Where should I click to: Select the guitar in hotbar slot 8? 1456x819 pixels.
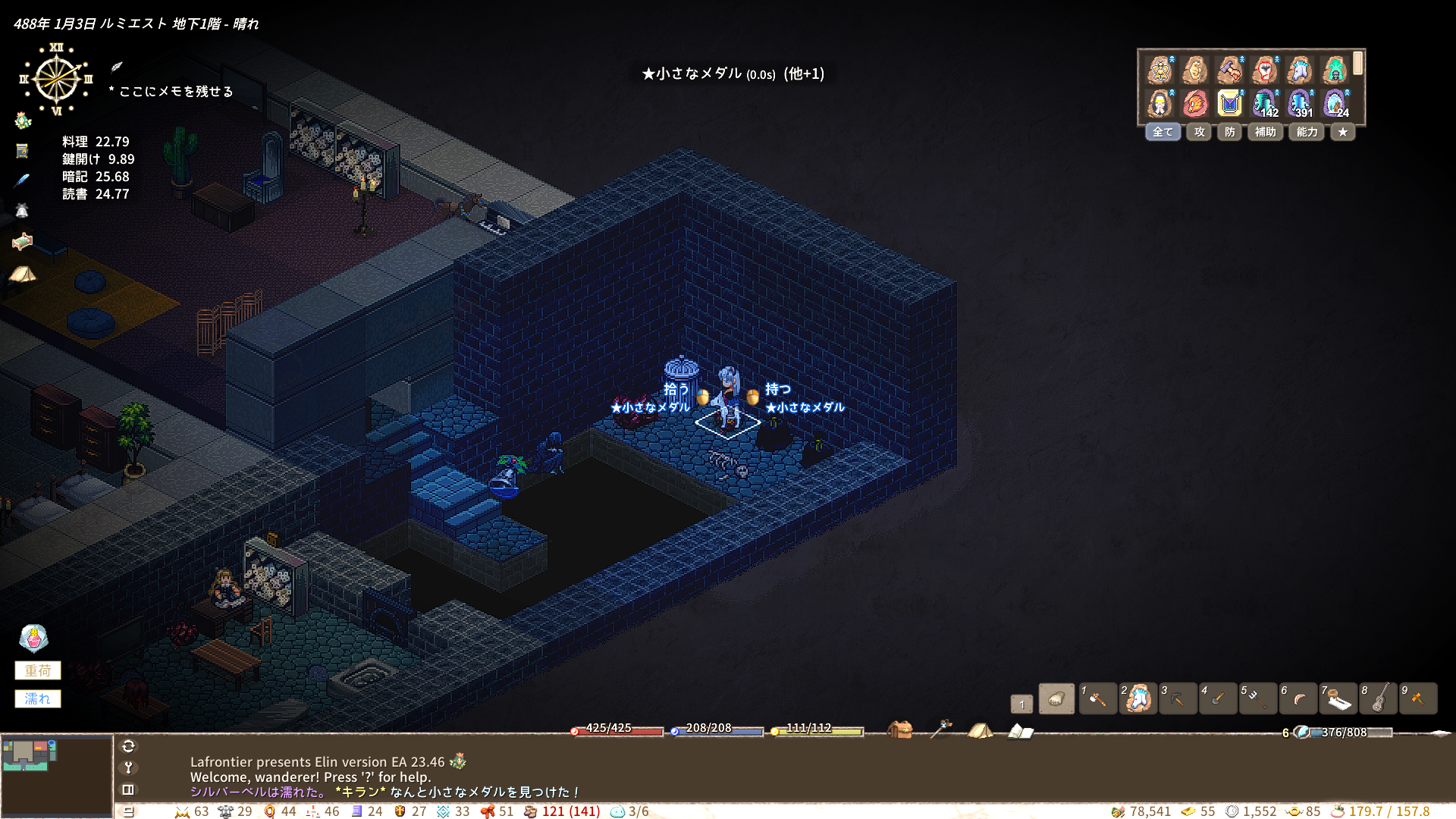click(x=1379, y=699)
